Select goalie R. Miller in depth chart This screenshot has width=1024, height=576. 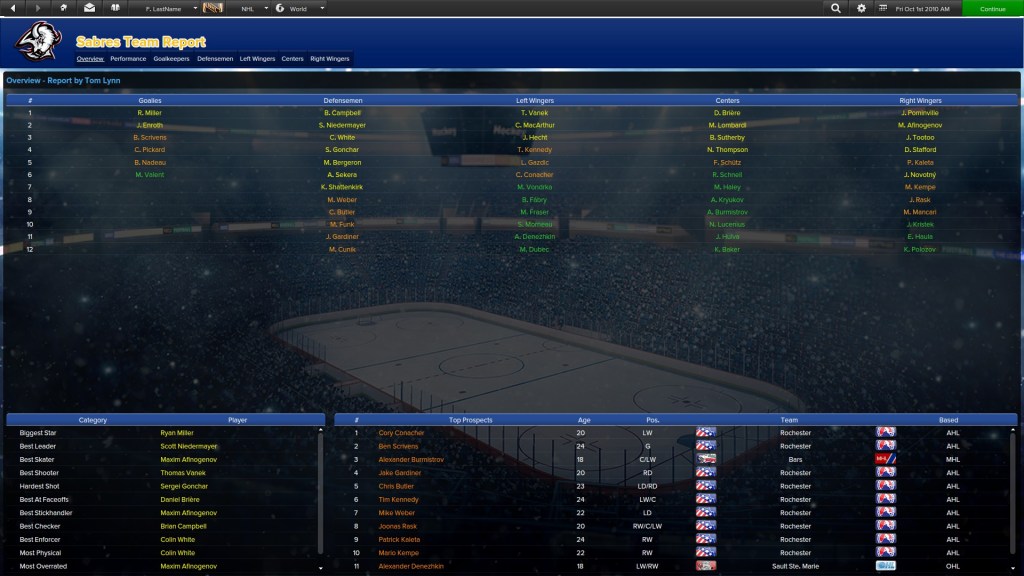(x=150, y=113)
